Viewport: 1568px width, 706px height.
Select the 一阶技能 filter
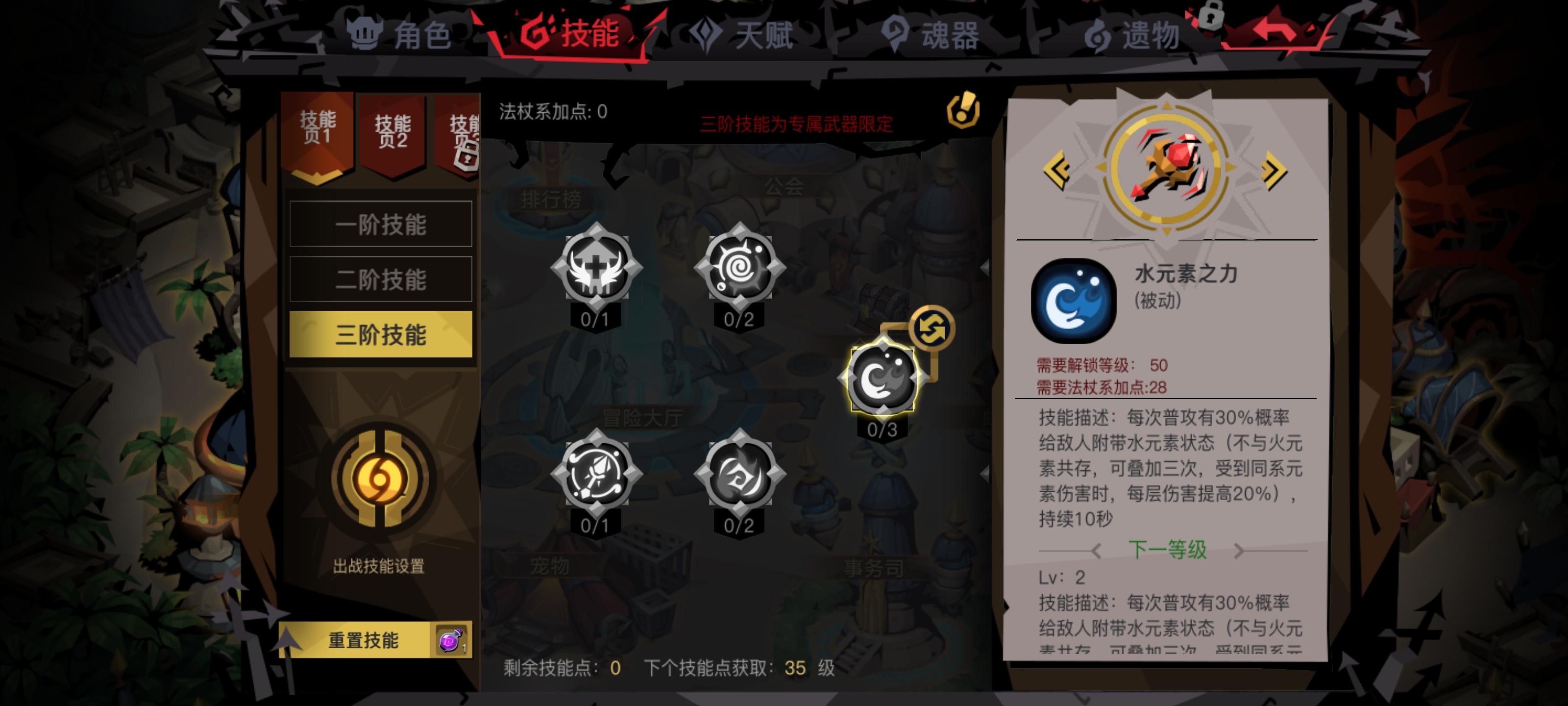(381, 224)
